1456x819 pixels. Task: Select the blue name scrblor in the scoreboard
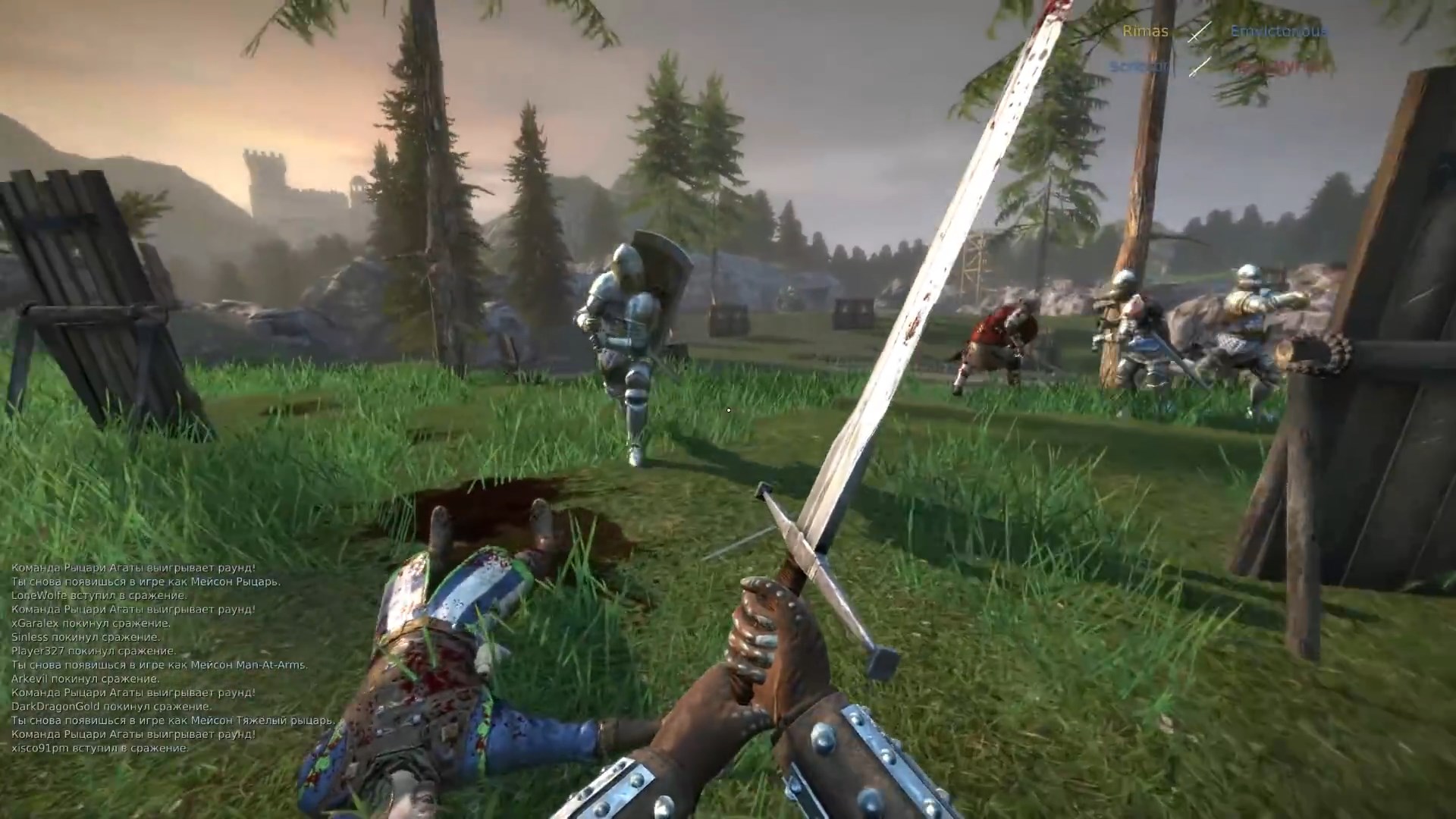[1137, 64]
